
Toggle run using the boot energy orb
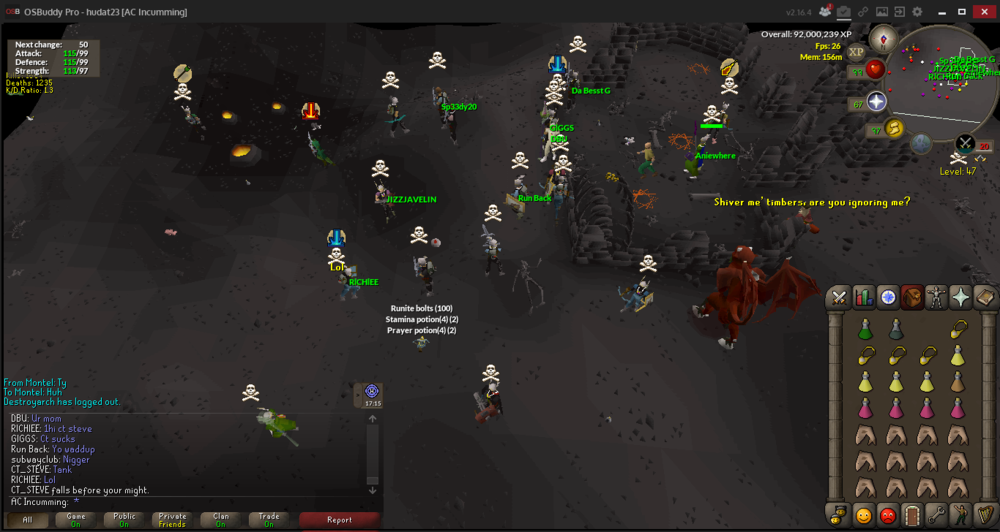pyautogui.click(x=894, y=128)
